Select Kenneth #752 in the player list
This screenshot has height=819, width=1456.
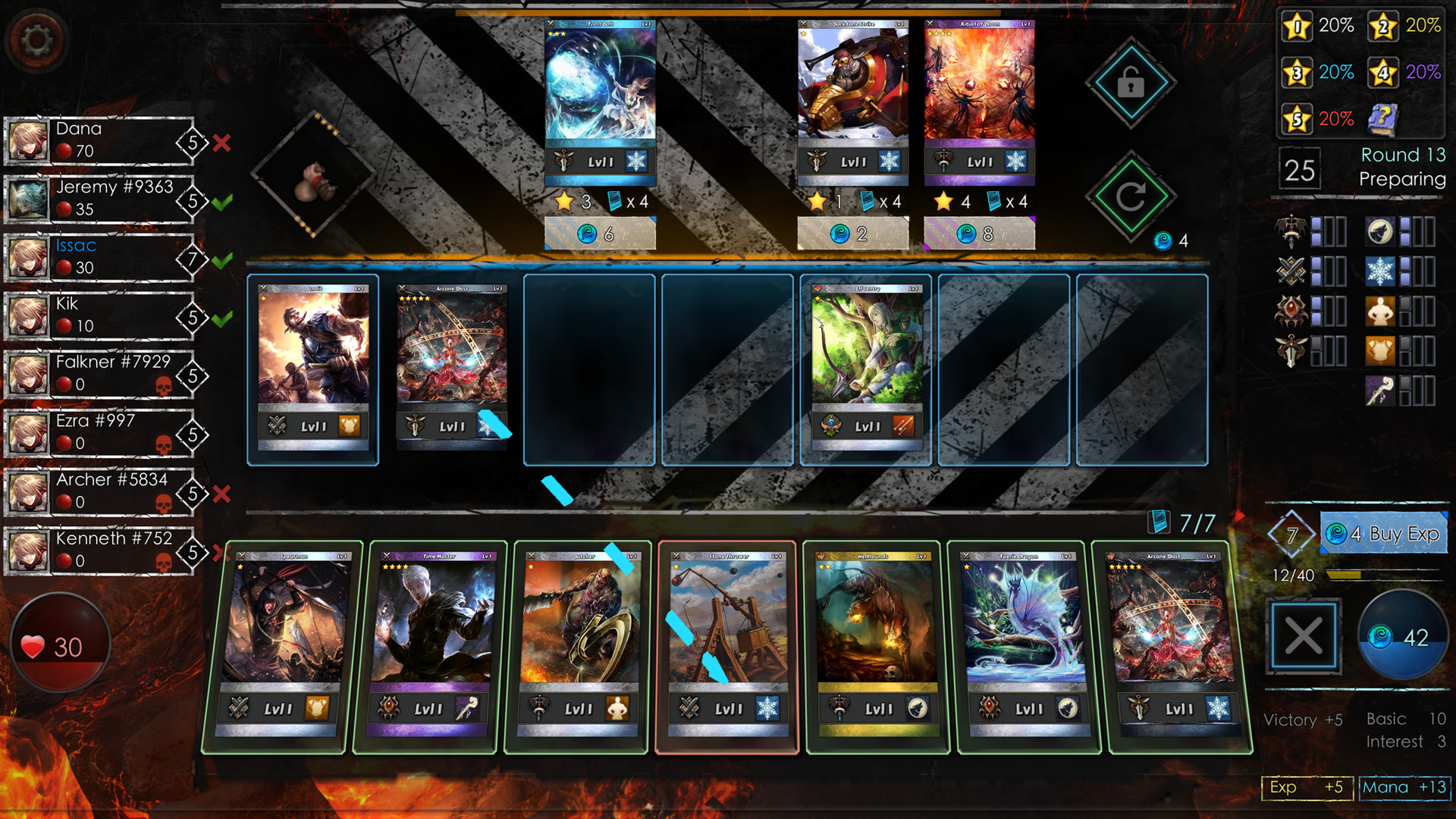(x=106, y=550)
